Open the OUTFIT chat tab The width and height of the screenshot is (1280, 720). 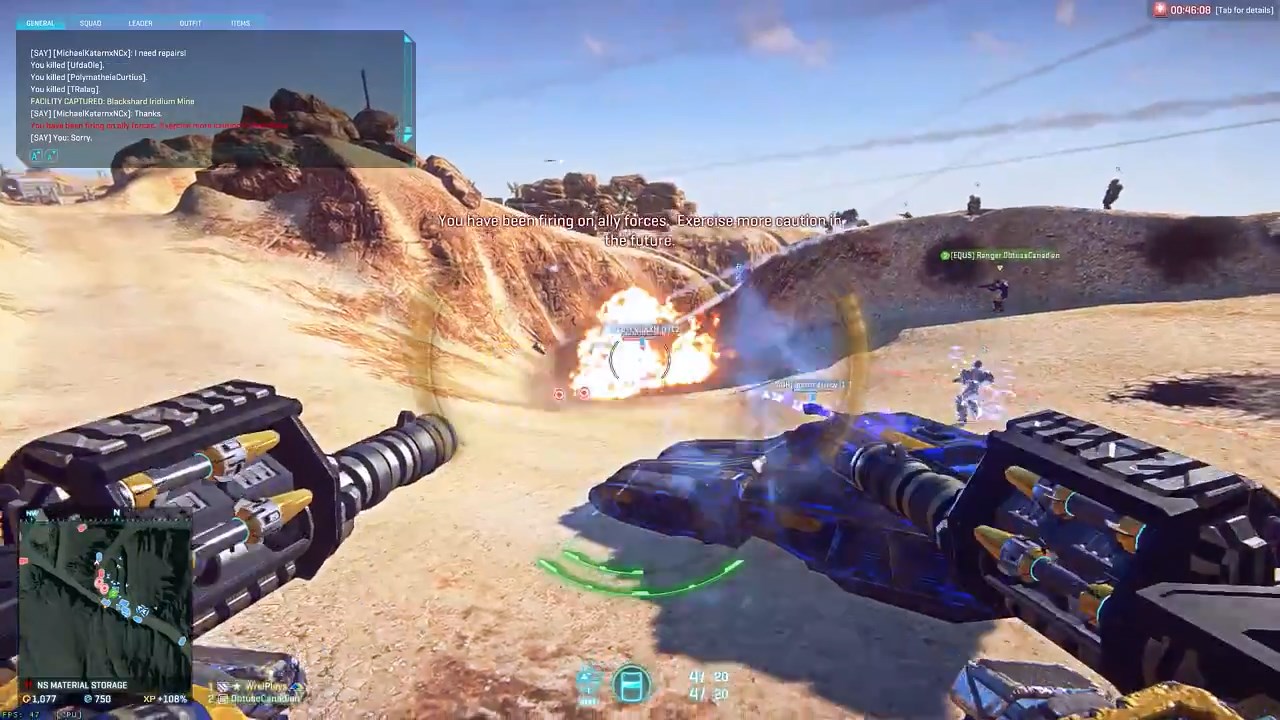tap(191, 23)
